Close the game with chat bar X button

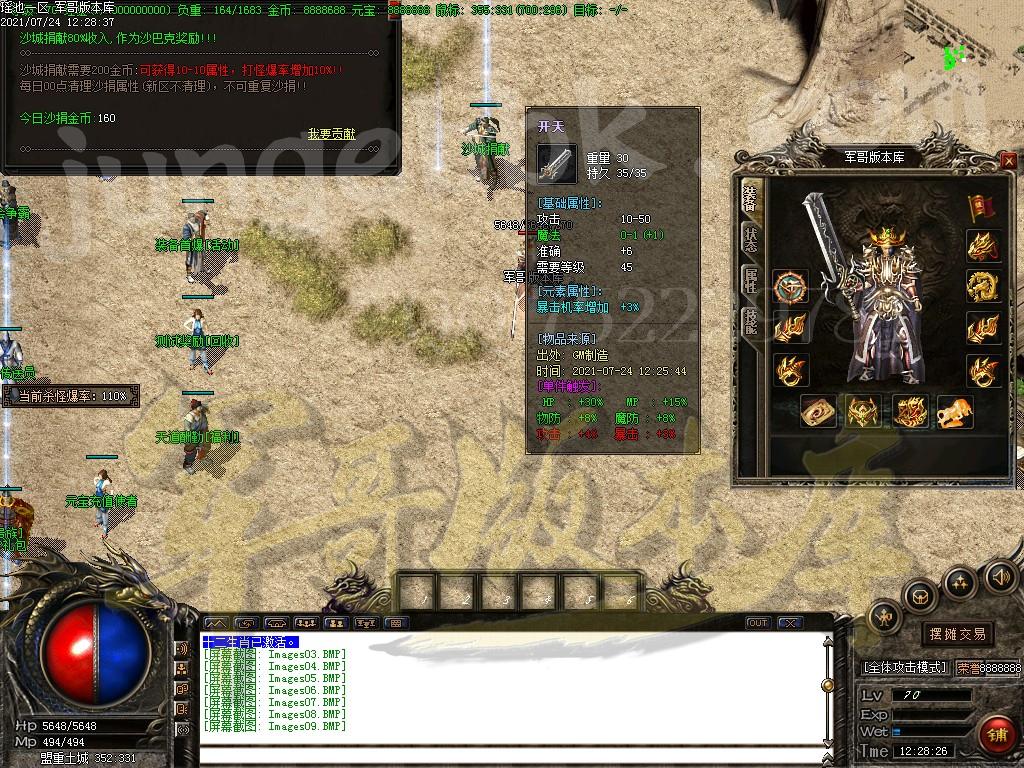pyautogui.click(x=790, y=623)
